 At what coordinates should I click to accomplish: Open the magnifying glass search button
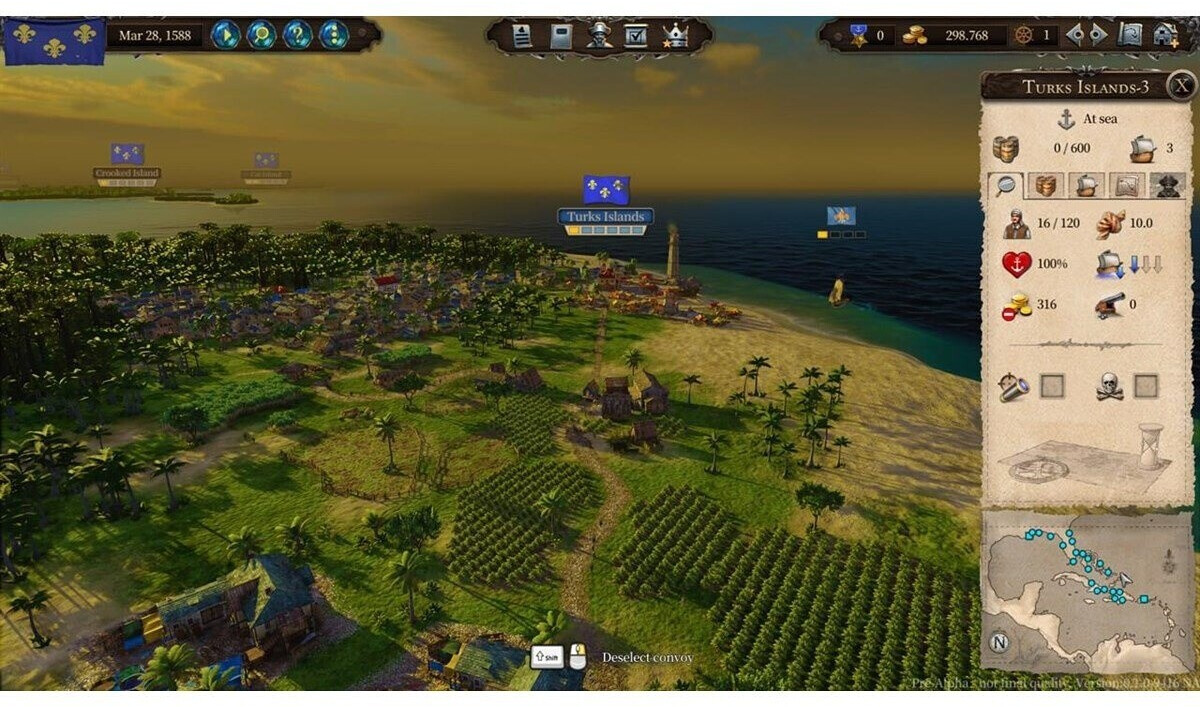pyautogui.click(x=262, y=35)
